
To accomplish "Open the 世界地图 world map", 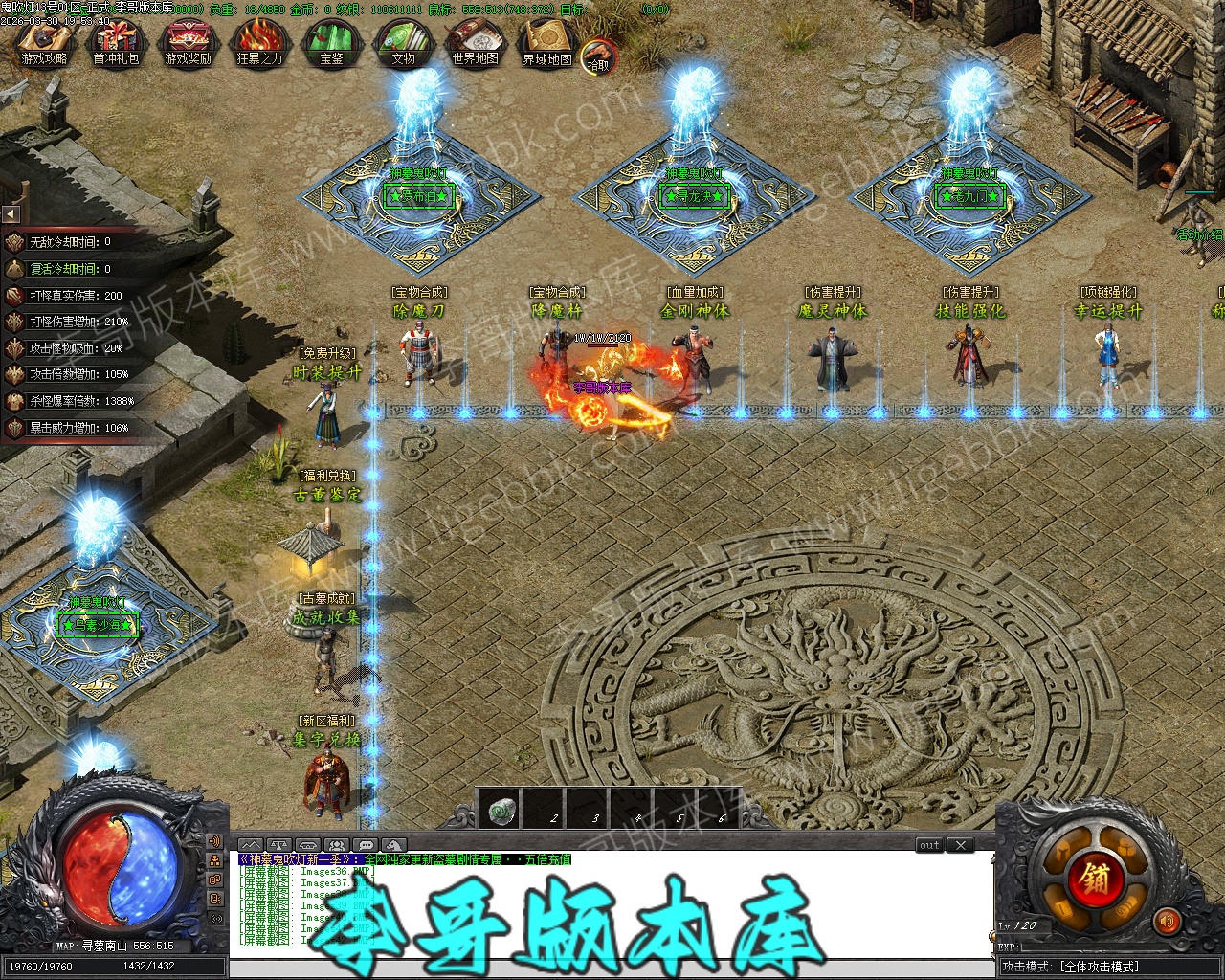I will [x=475, y=43].
